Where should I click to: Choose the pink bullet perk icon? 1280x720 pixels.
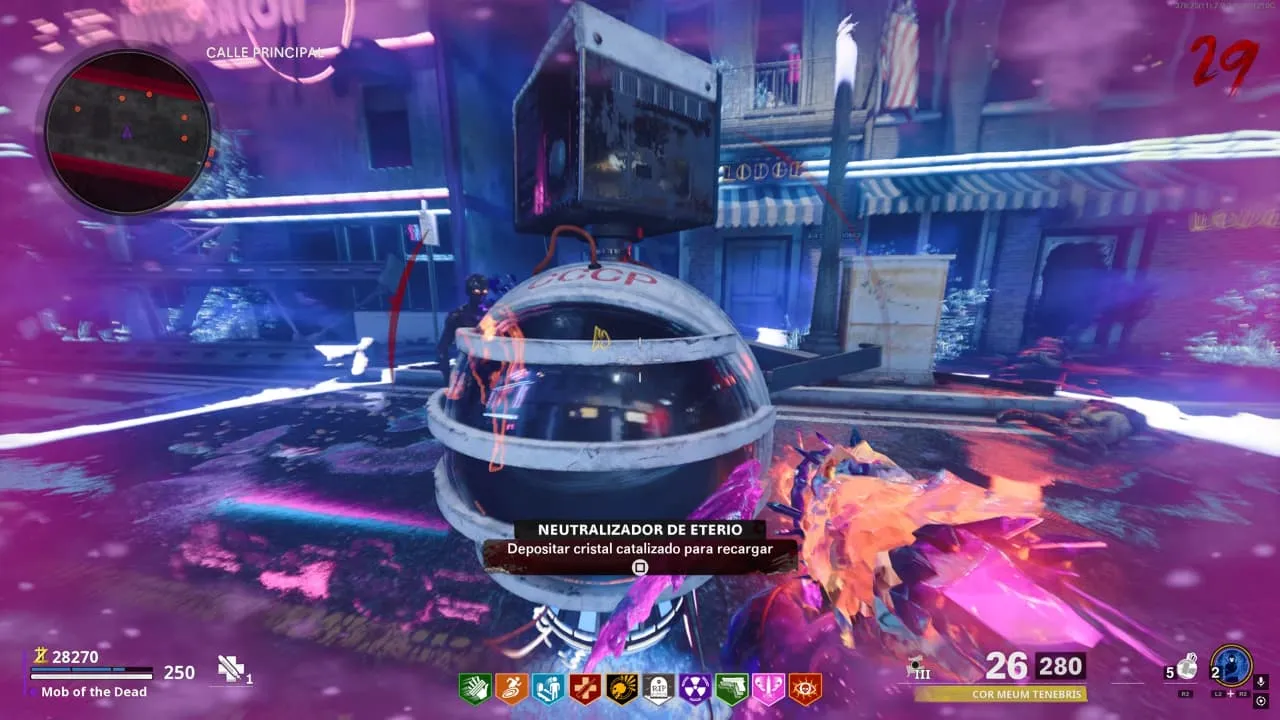768,688
